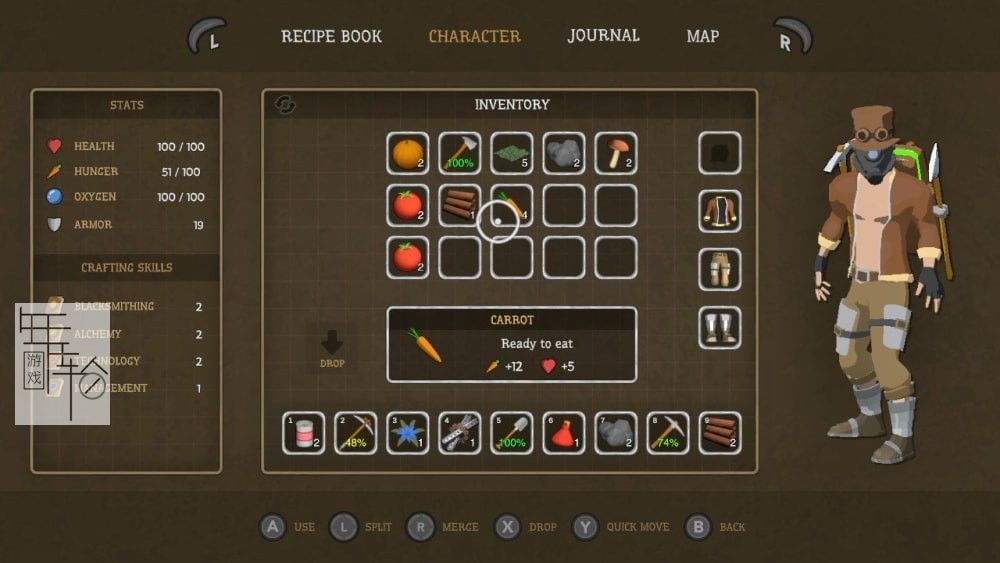Select the carrot inventory slot

click(x=512, y=205)
